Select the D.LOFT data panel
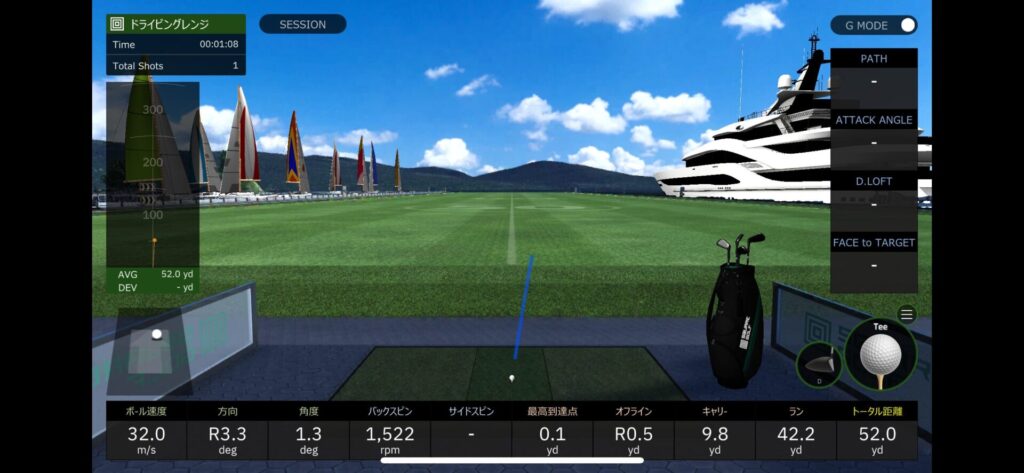The width and height of the screenshot is (1024, 473). coord(873,192)
